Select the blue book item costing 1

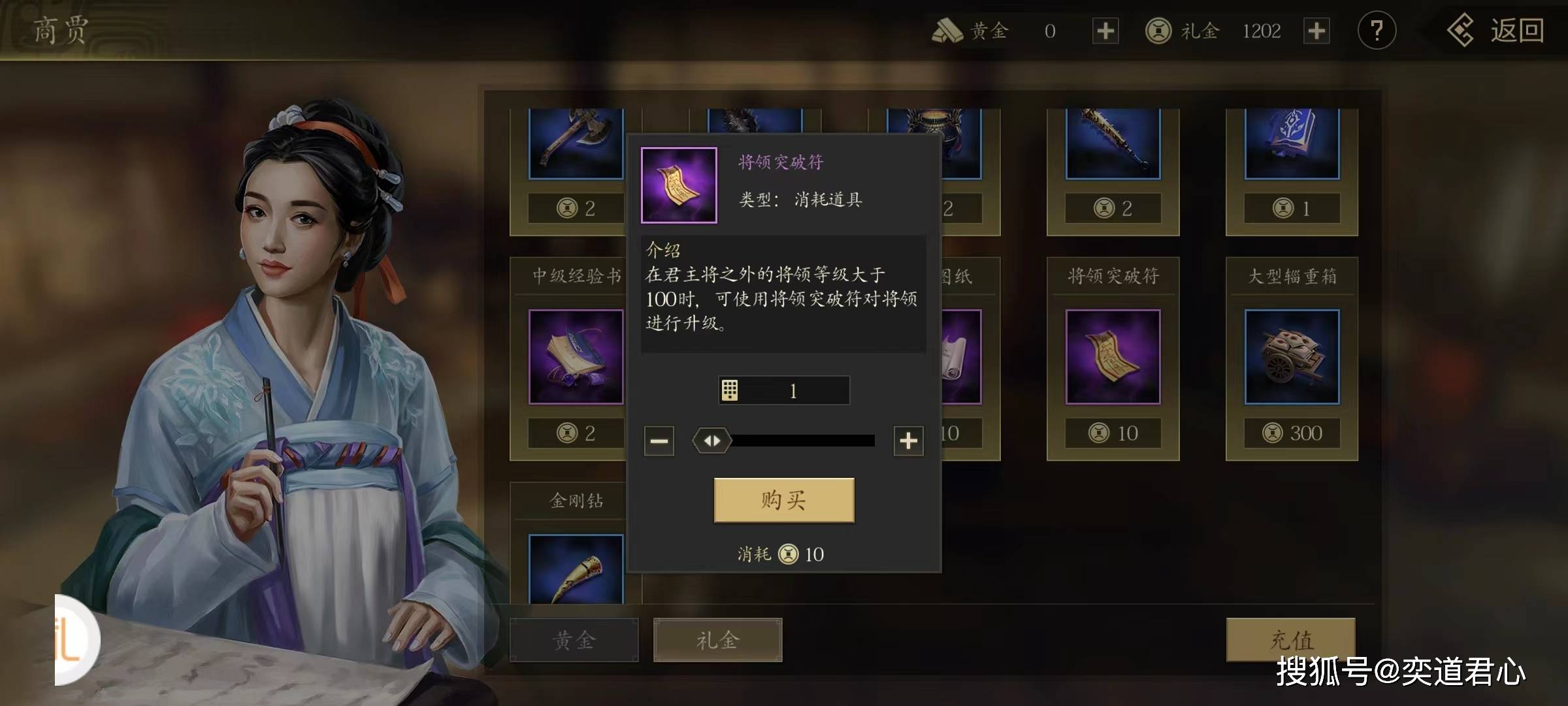coord(1292,144)
